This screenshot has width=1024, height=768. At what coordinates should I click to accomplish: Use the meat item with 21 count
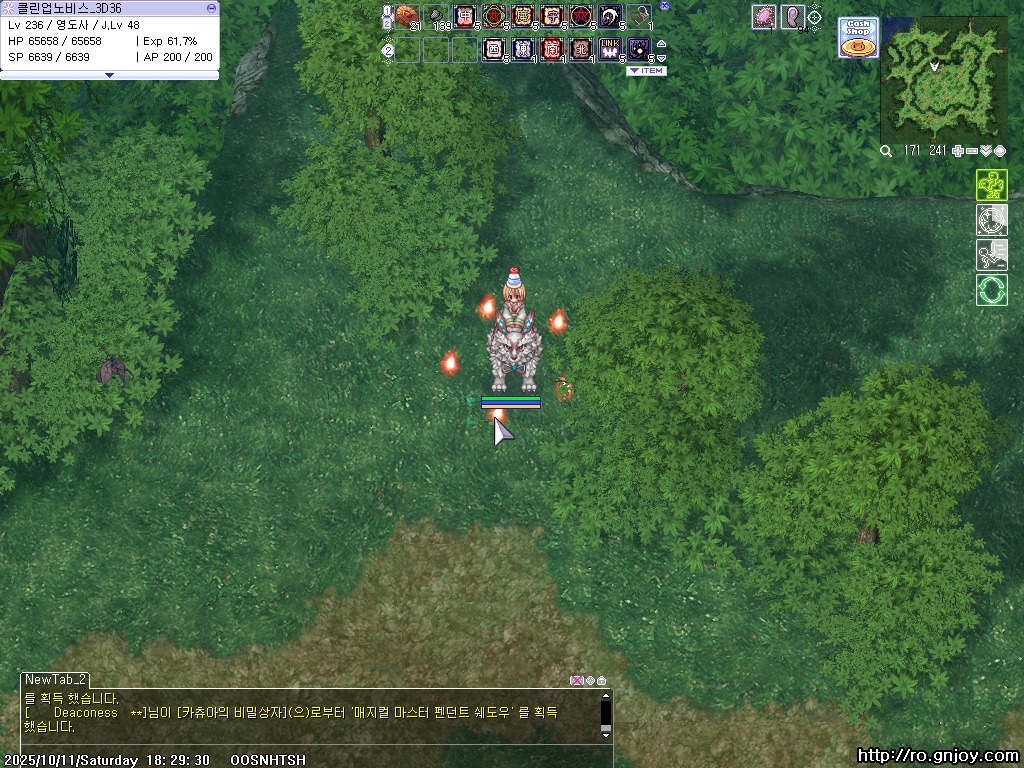point(406,16)
